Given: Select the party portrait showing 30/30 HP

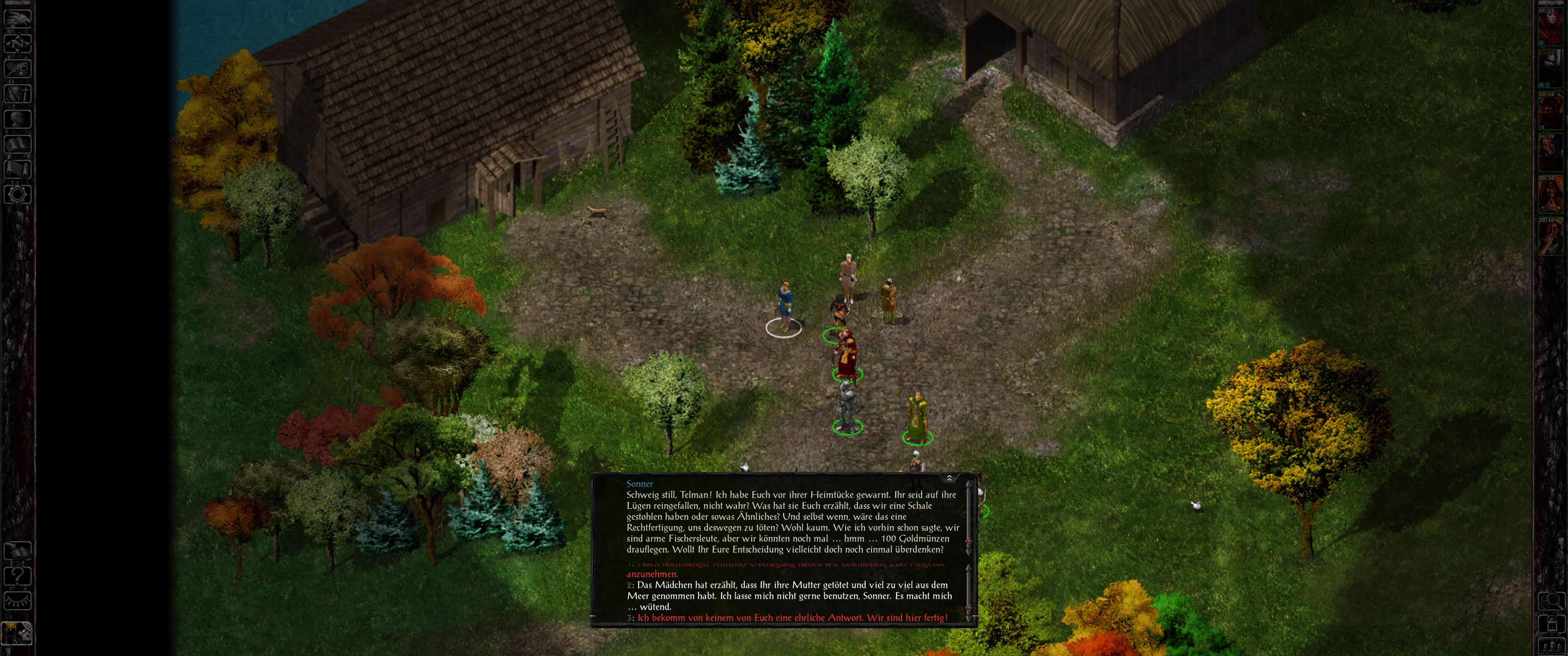Looking at the screenshot, I should (x=1550, y=194).
